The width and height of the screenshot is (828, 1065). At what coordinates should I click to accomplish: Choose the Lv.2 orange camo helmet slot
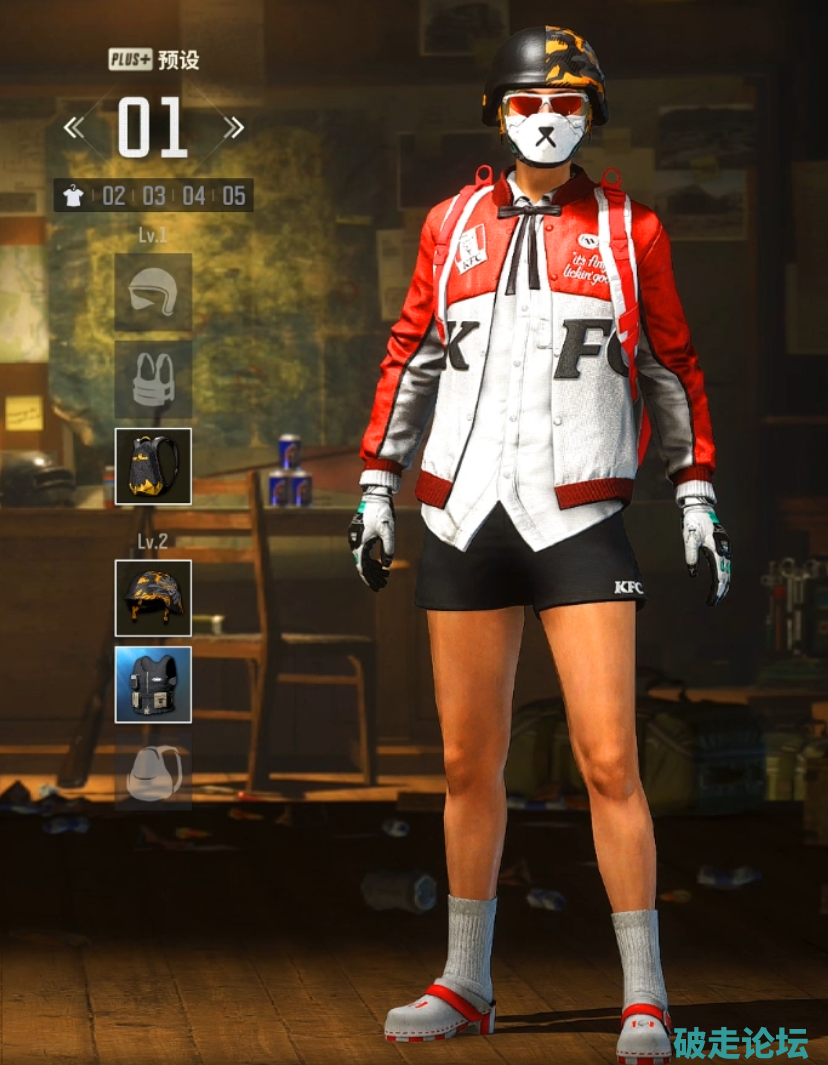coord(153,598)
